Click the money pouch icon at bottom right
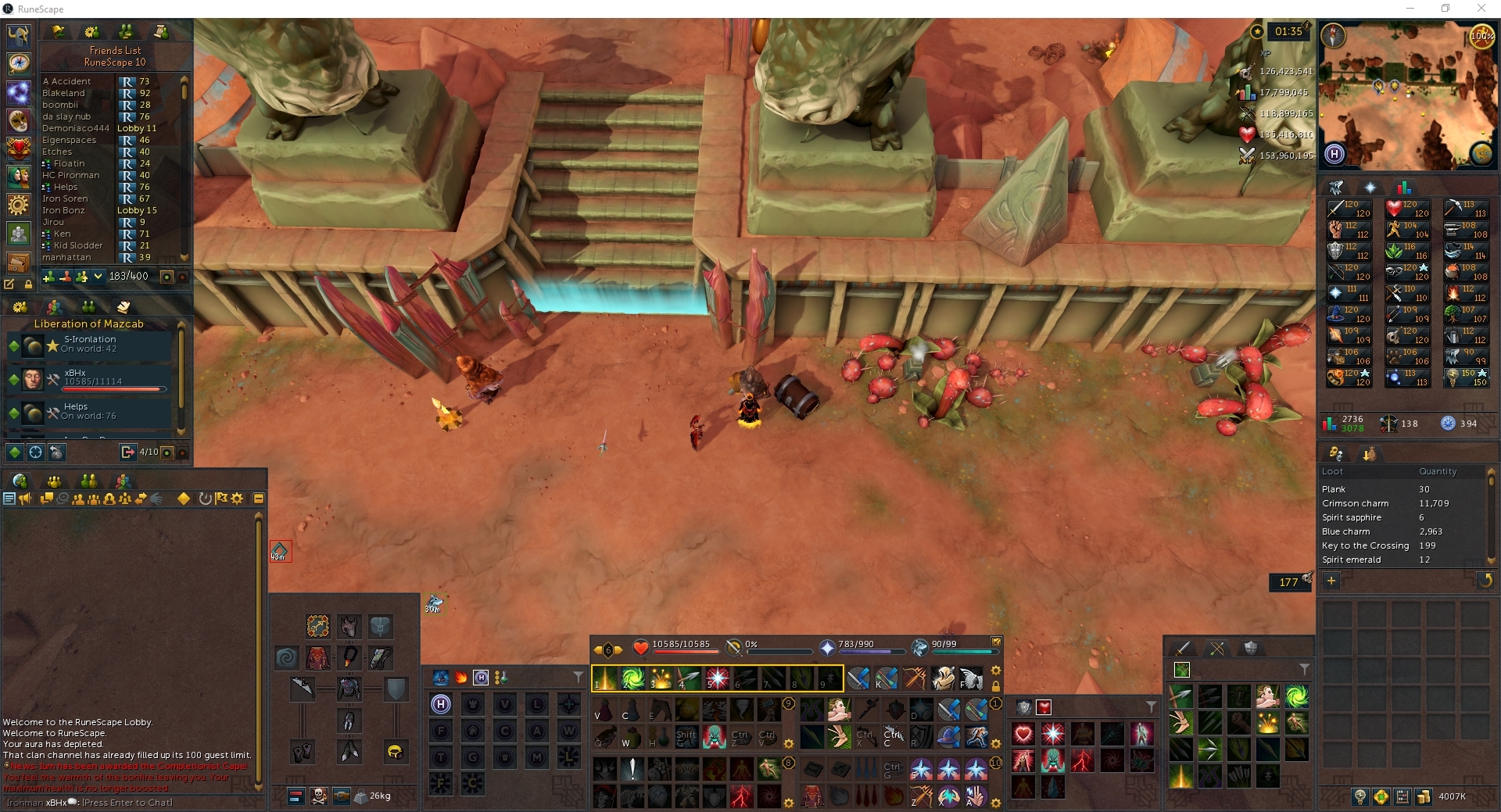Screen dimensions: 1501x812 (x=1424, y=797)
